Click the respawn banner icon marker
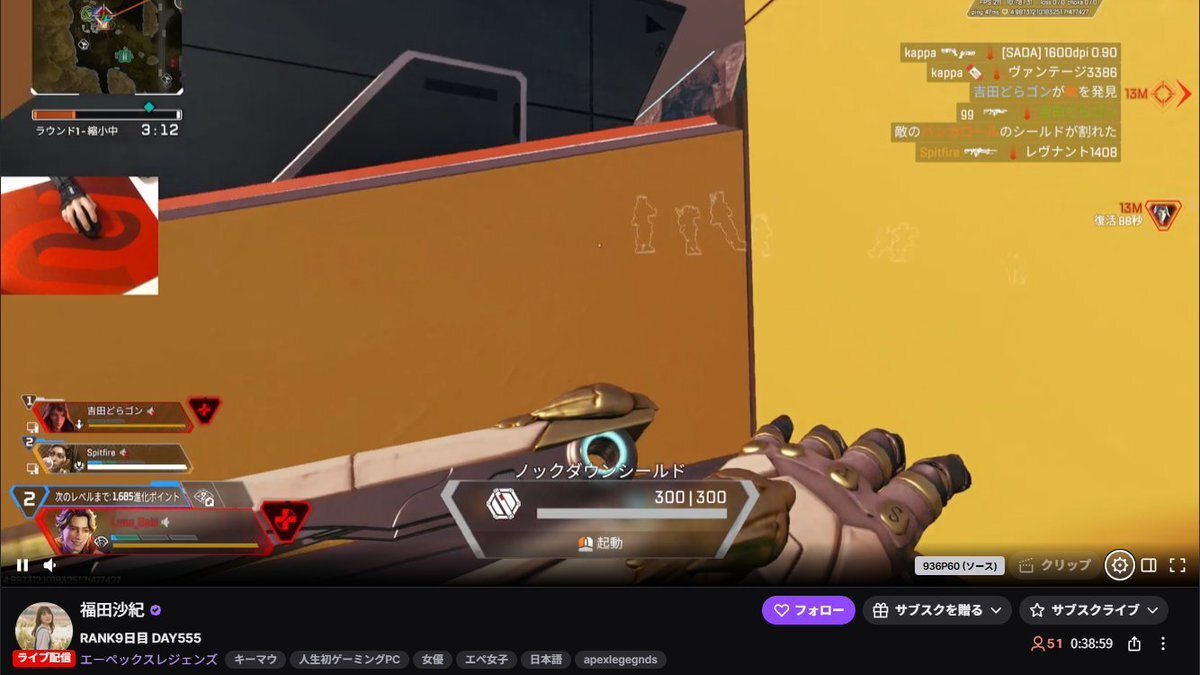Viewport: 1200px width, 675px height. point(1162,214)
